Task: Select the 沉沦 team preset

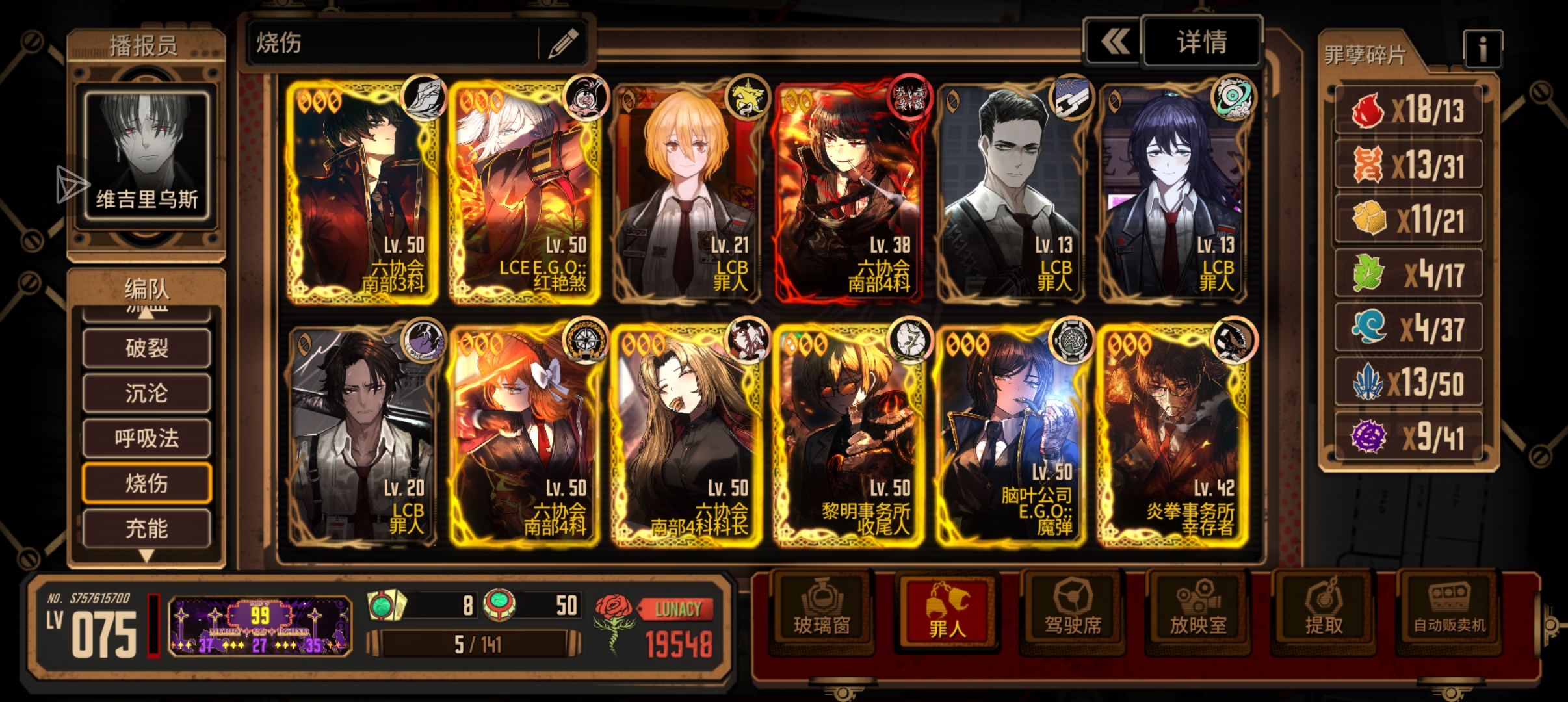Action: [147, 393]
